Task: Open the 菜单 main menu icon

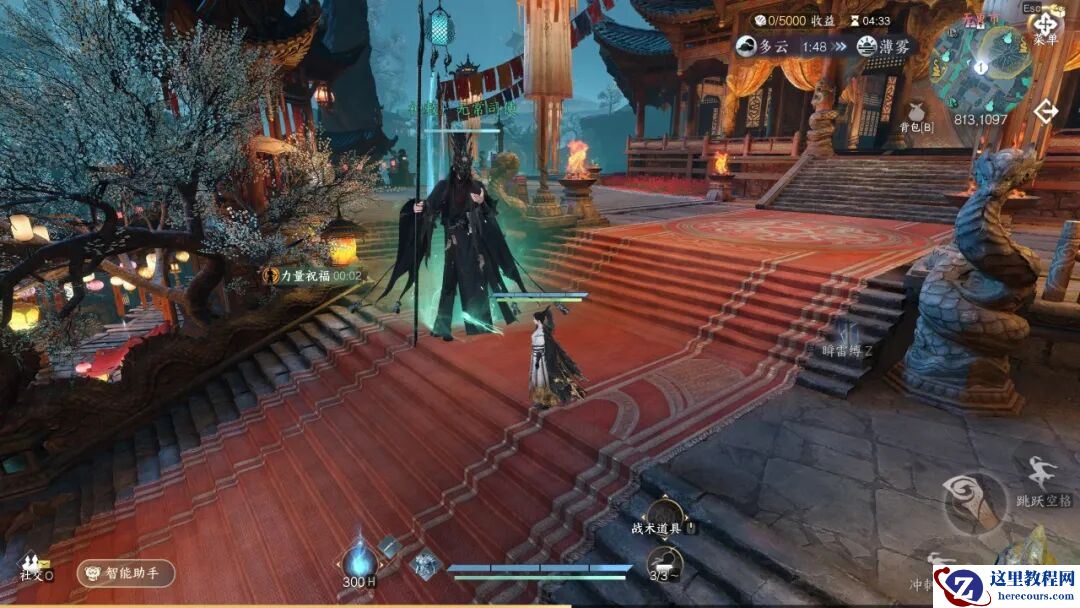Action: click(x=1045, y=25)
